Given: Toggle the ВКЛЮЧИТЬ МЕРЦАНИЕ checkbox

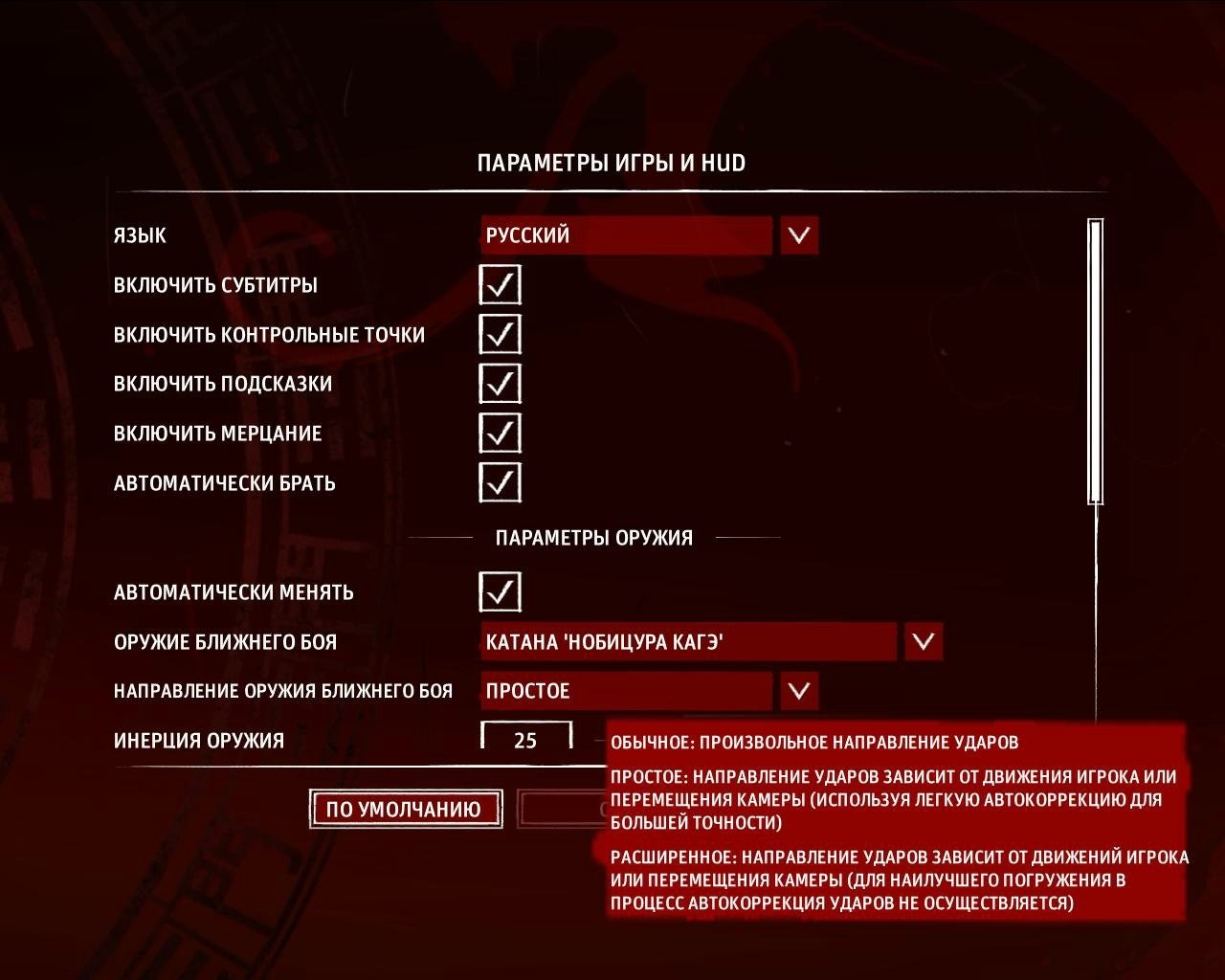Looking at the screenshot, I should (x=499, y=434).
